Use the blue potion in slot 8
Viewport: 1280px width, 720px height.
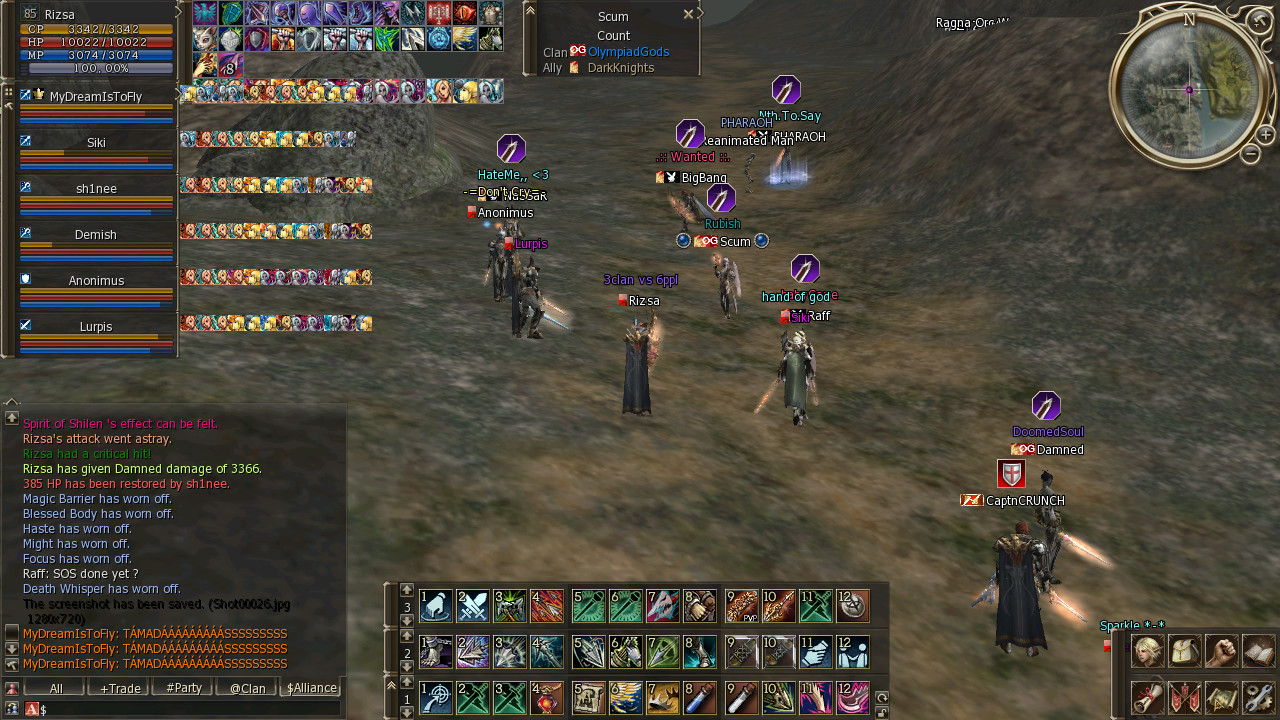click(x=699, y=697)
